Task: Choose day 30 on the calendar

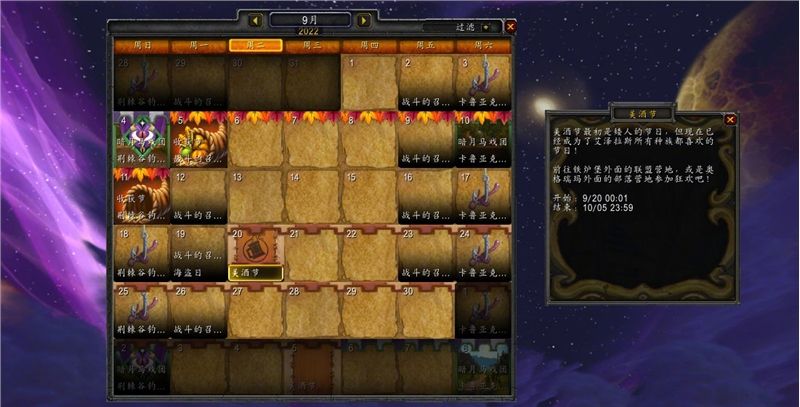Action: click(x=426, y=311)
